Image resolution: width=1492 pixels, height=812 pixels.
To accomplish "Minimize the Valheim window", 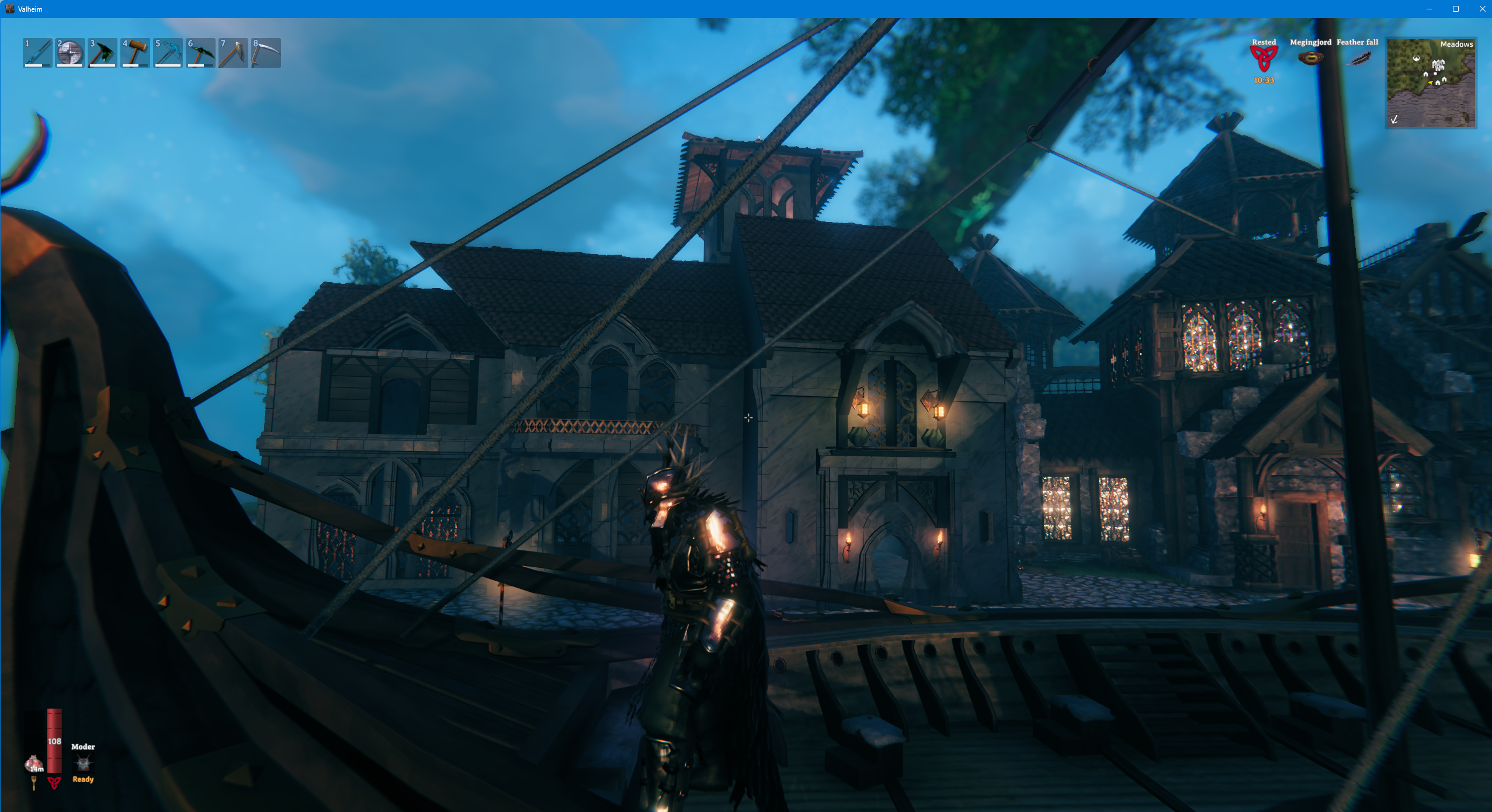I will click(1429, 9).
